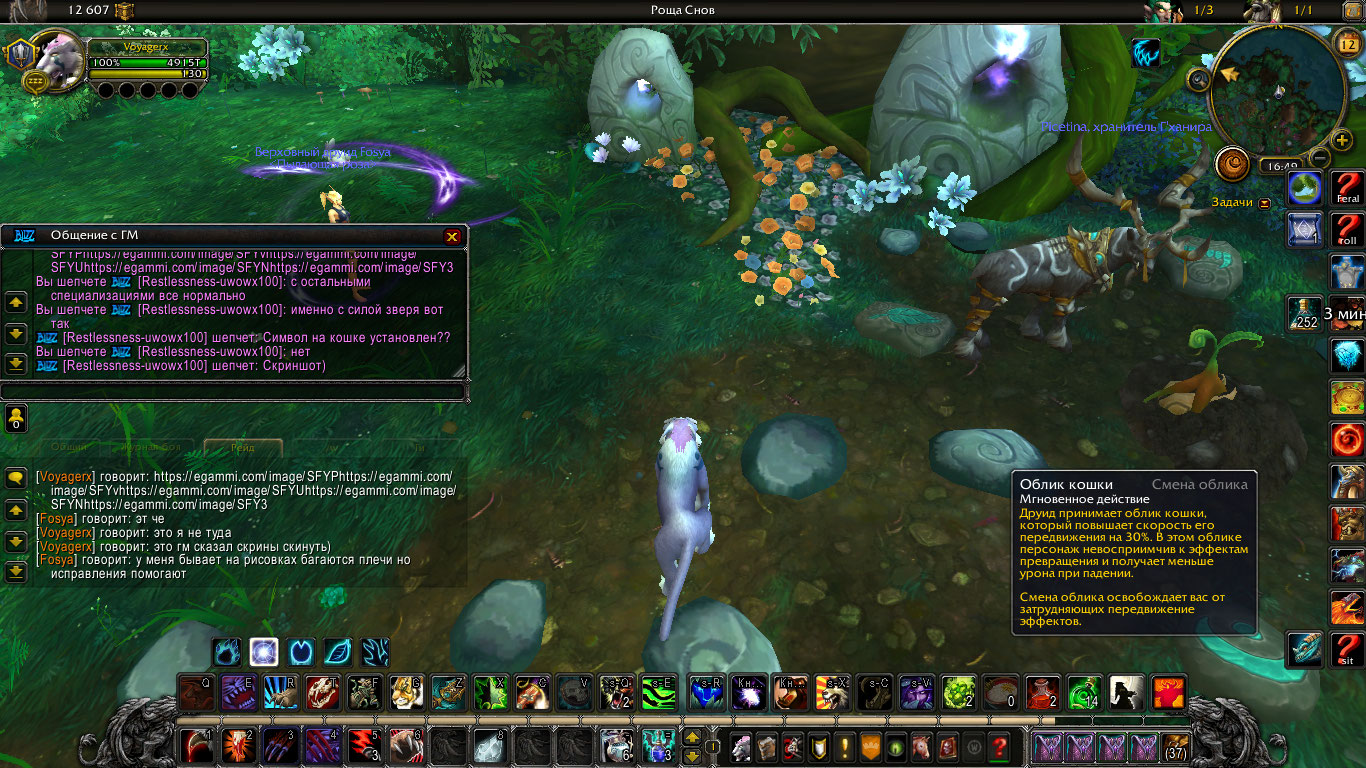Activate the ability bound to Q
The width and height of the screenshot is (1366, 768).
tap(196, 692)
